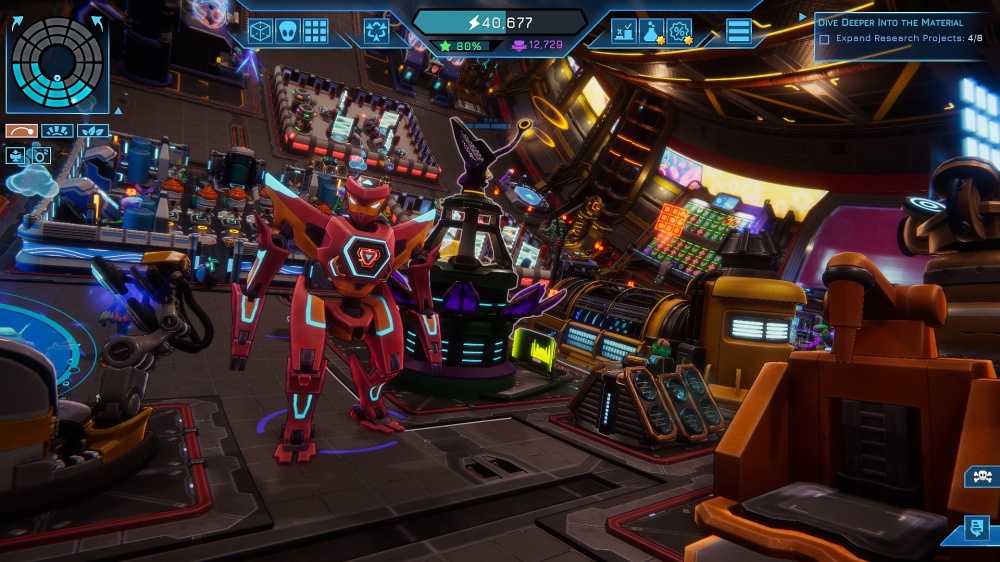Click the recycle arrows icon
1000x562 pixels.
(x=377, y=31)
